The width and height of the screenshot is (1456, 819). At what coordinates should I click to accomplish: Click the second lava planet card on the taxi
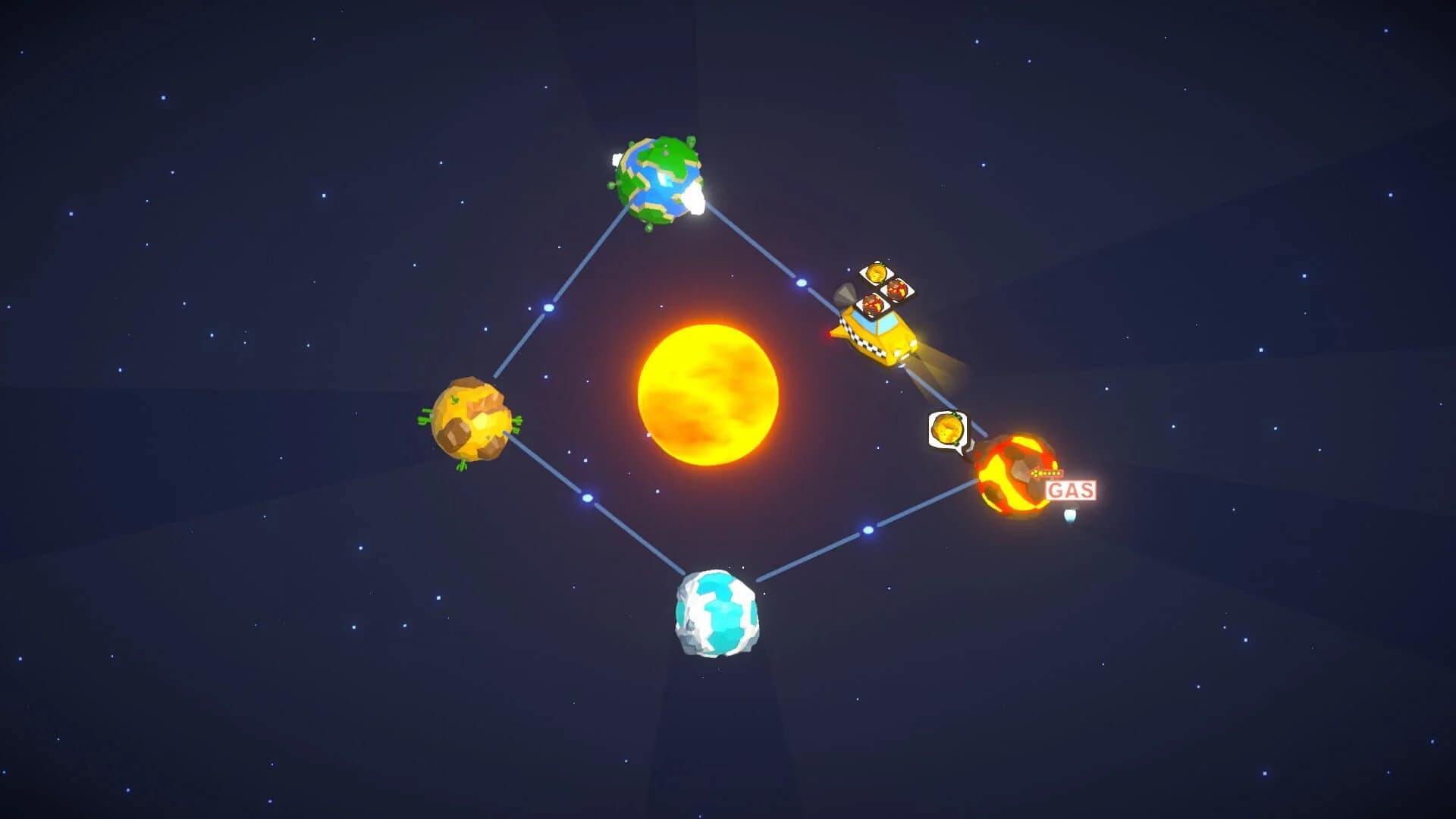click(x=873, y=305)
